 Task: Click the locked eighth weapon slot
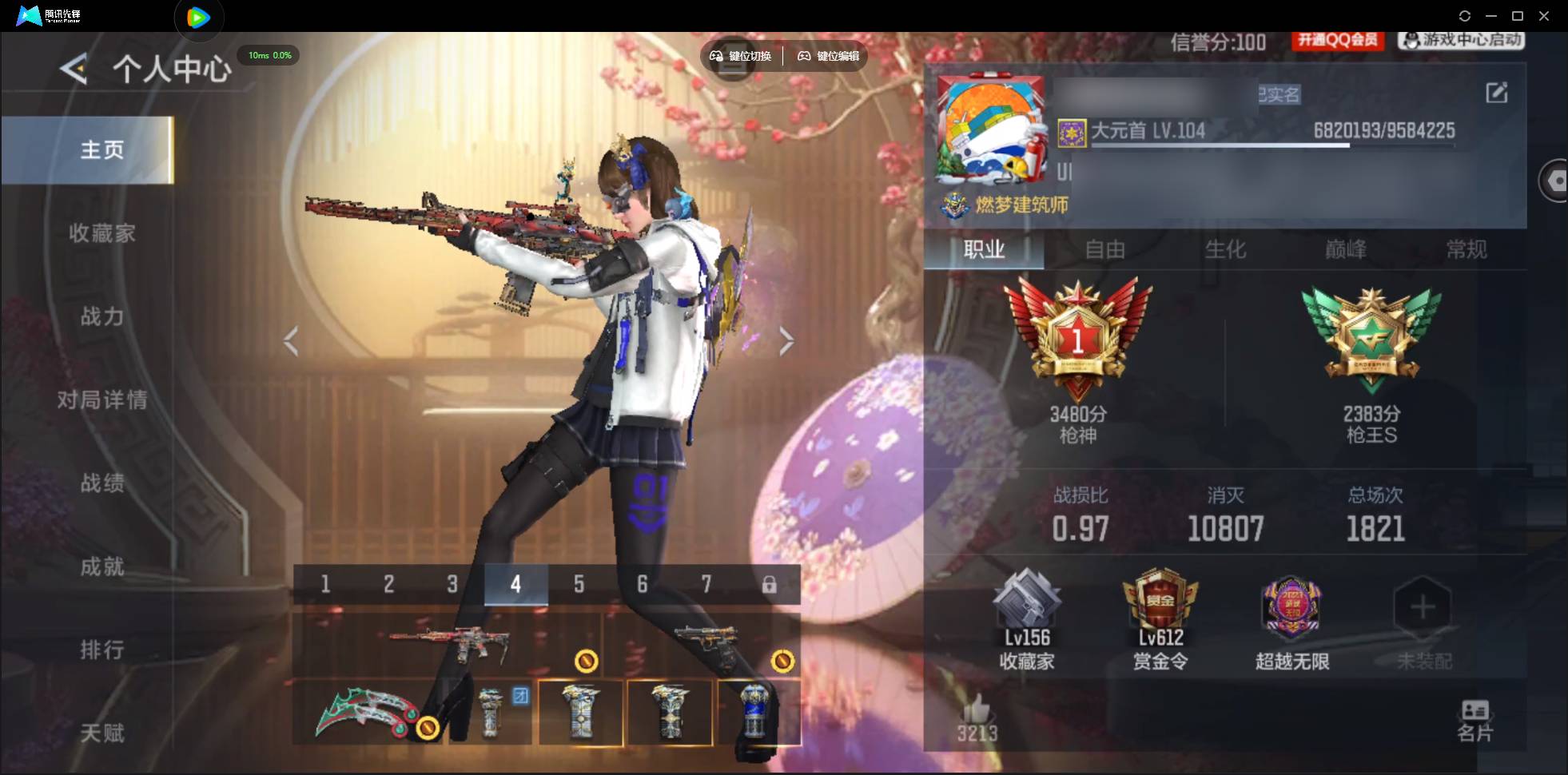pyautogui.click(x=770, y=584)
